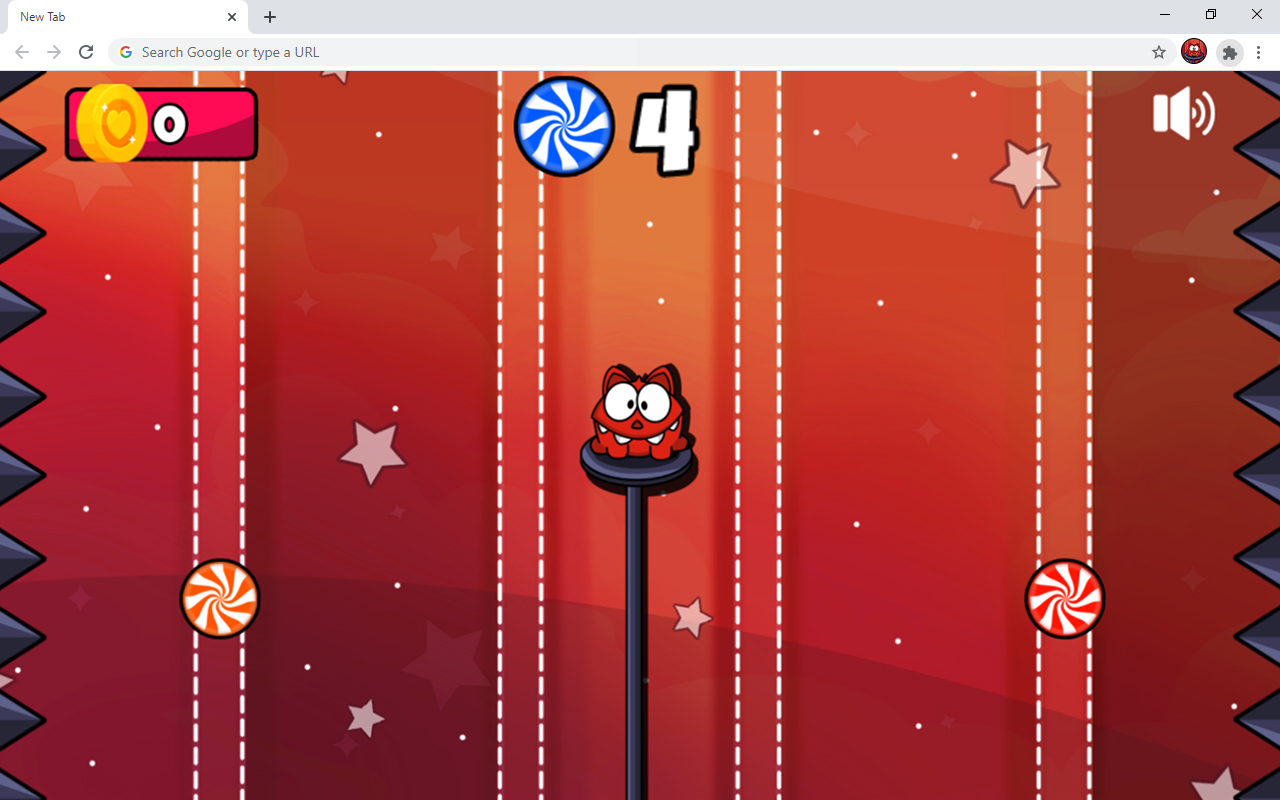Close the New Tab browser tab
Screen dimensions: 1280x800
(x=232, y=16)
